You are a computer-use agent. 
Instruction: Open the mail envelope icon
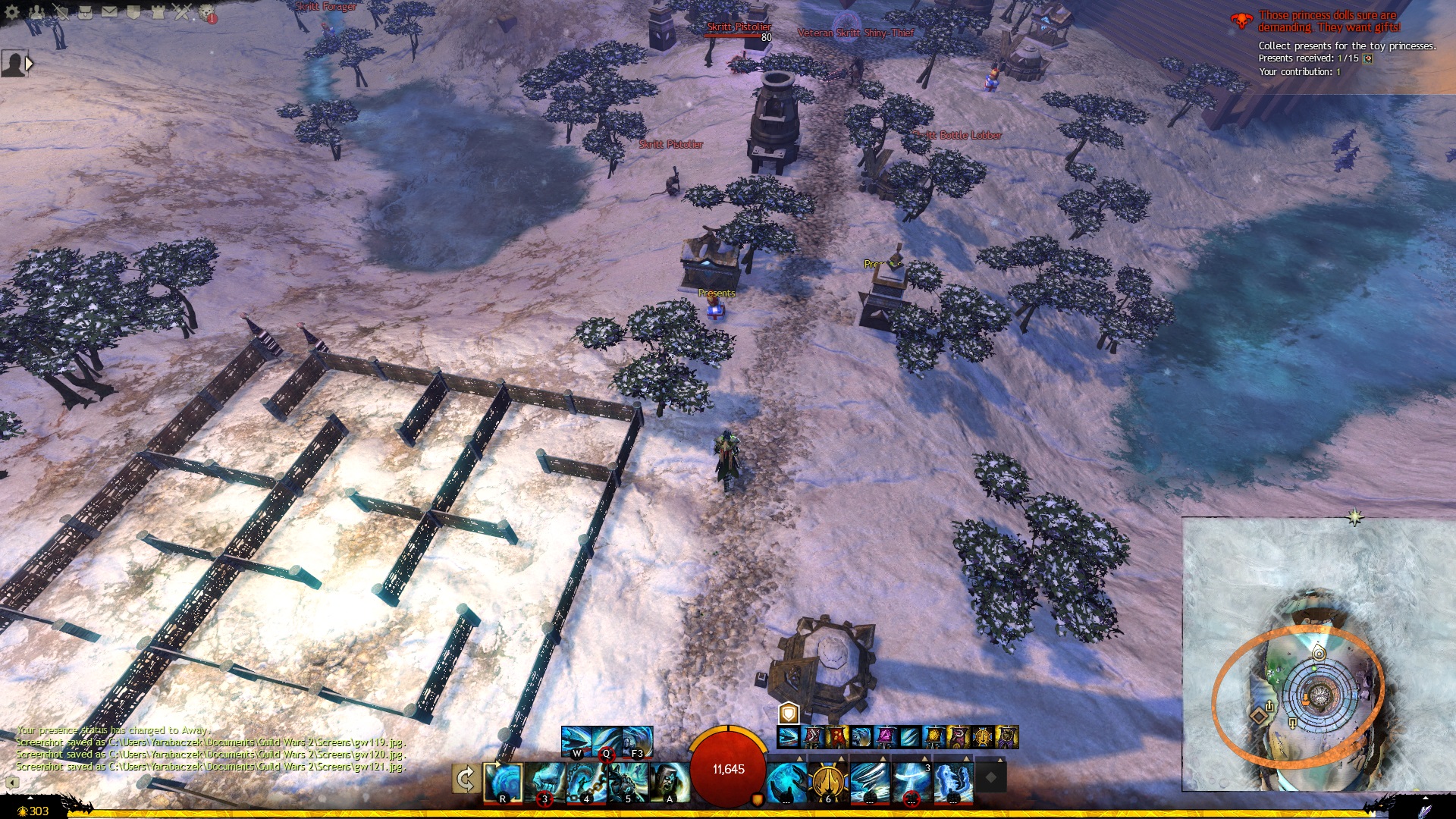point(109,11)
